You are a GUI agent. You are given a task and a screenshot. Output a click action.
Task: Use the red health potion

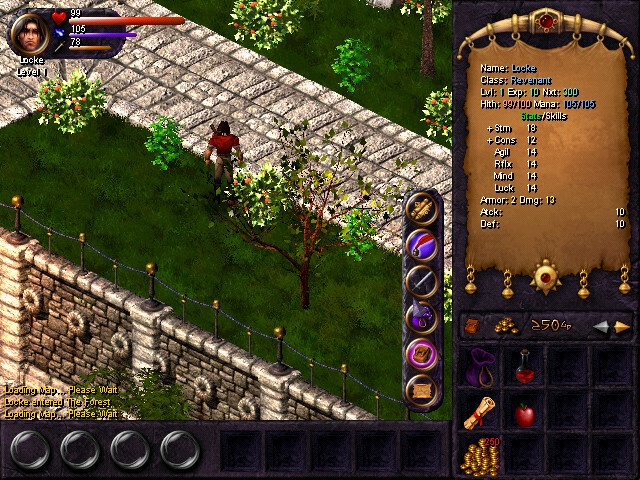523,366
